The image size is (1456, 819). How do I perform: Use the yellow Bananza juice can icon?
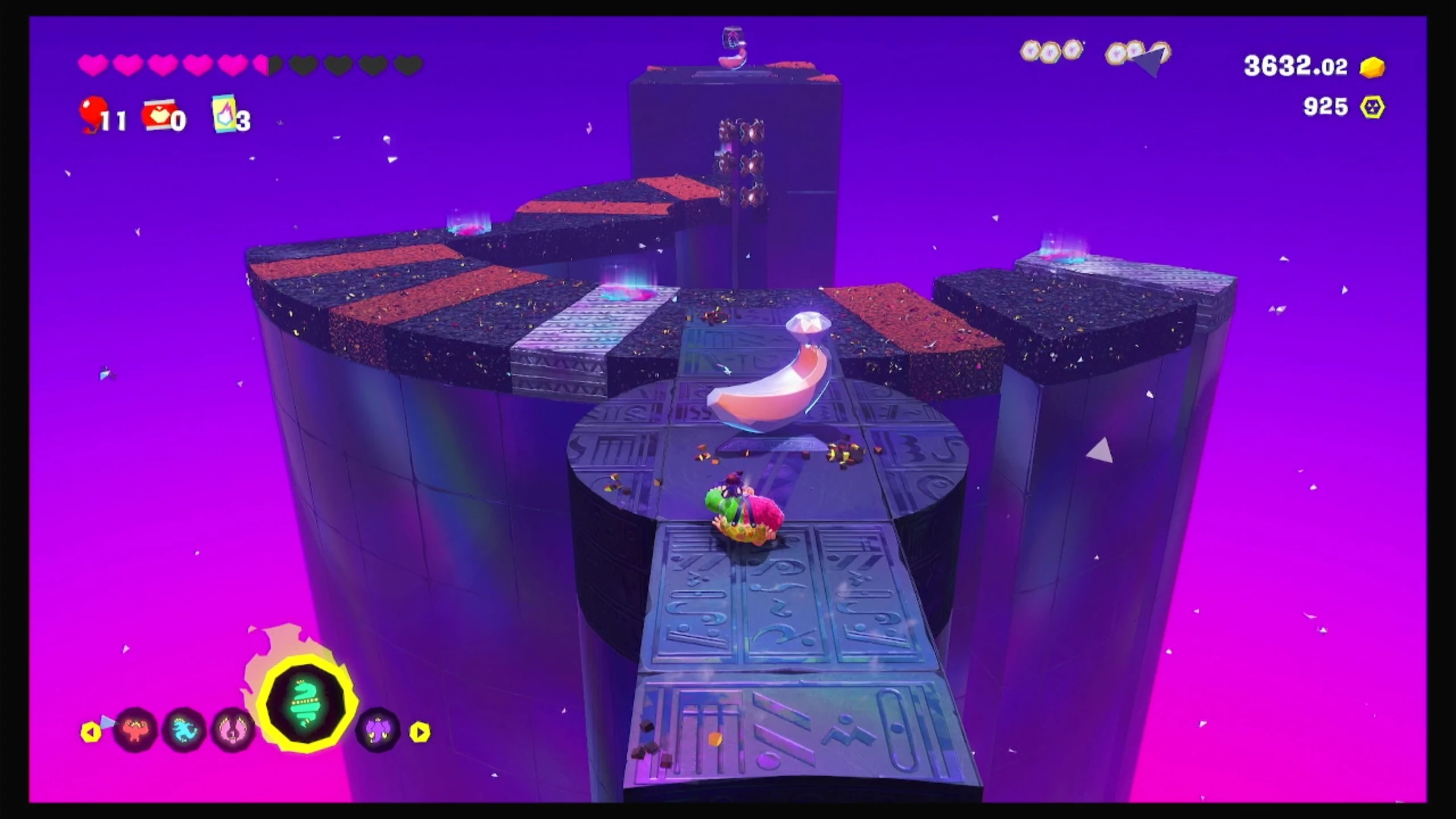pyautogui.click(x=223, y=114)
